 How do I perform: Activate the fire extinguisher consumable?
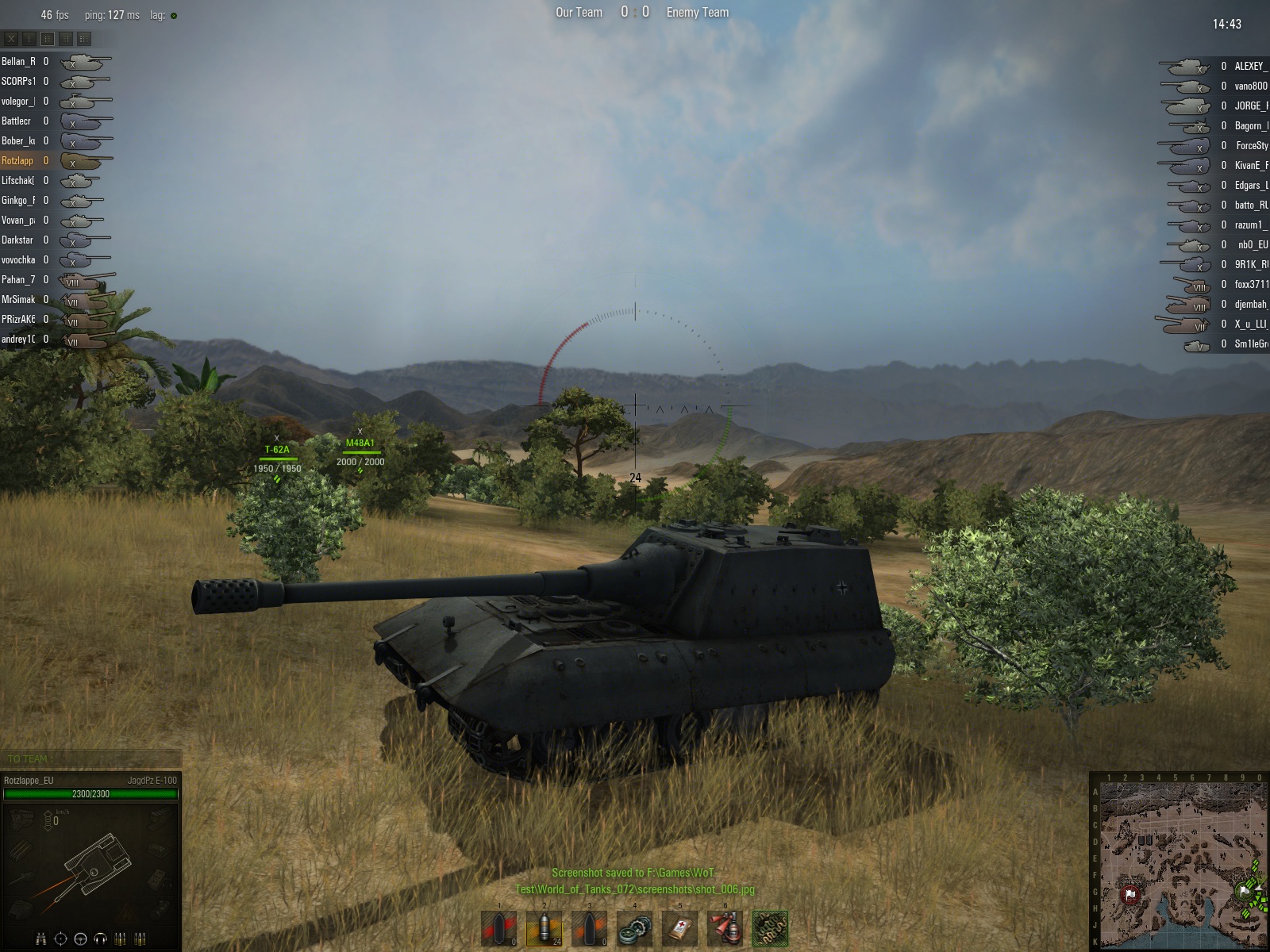click(725, 927)
